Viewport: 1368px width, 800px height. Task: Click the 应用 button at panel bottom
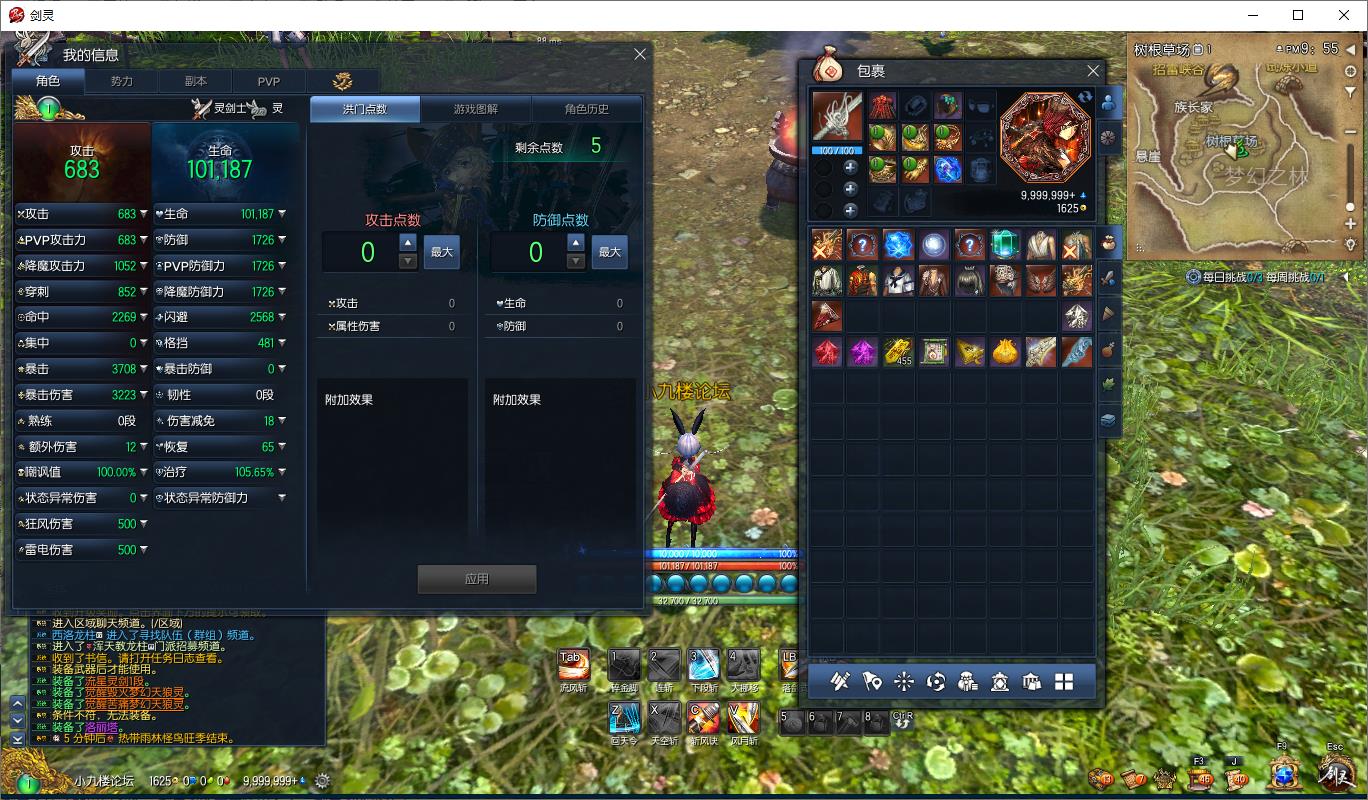click(476, 578)
